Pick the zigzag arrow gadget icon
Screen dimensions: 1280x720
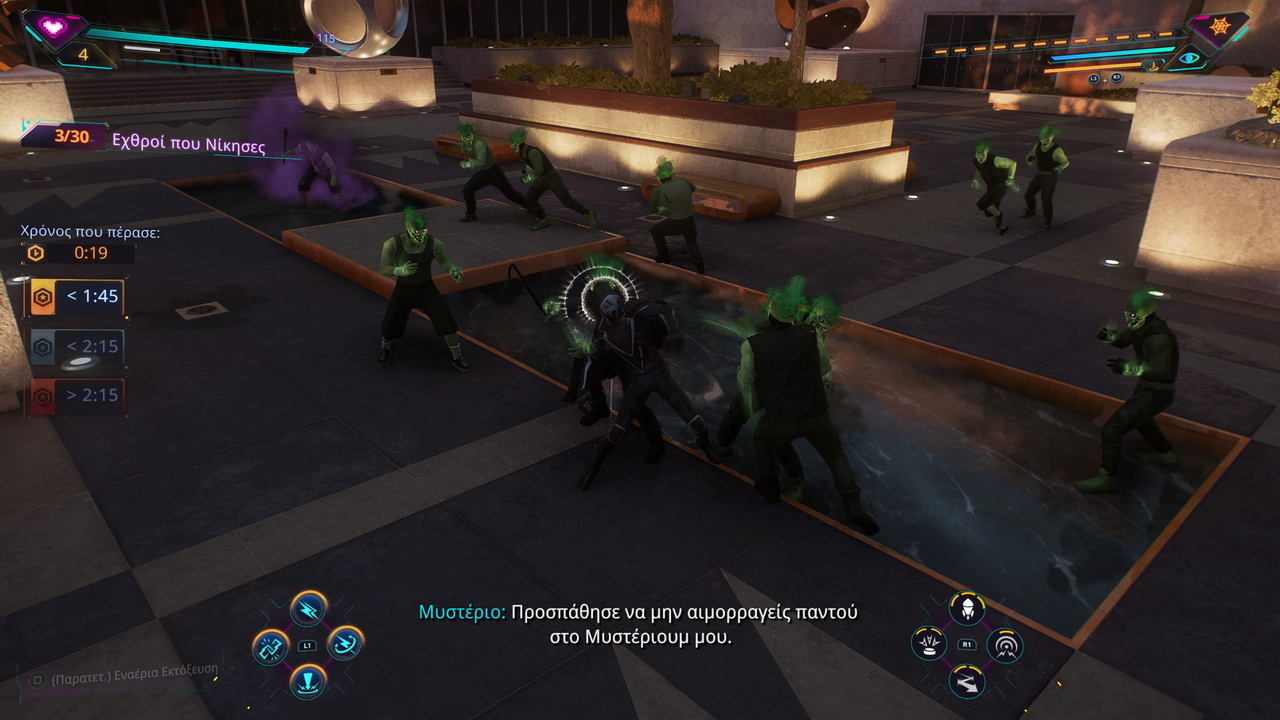(967, 681)
